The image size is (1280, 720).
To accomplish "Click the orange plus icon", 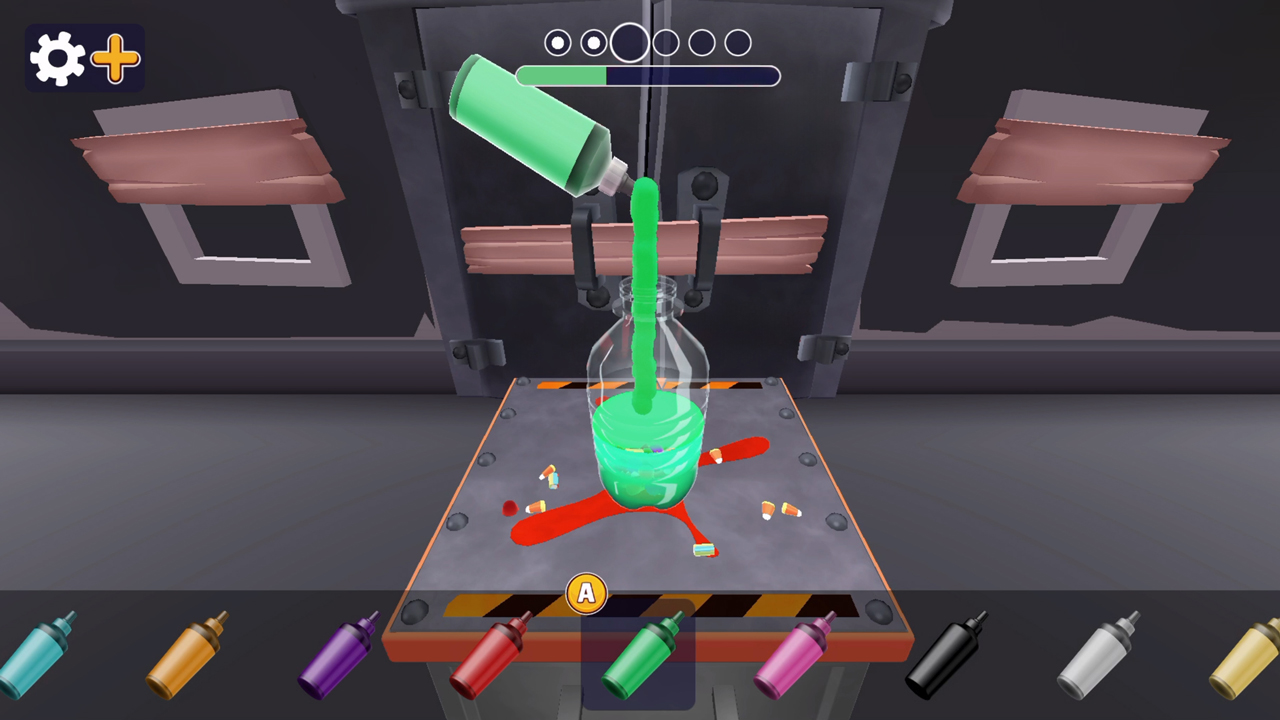I will 114,57.
